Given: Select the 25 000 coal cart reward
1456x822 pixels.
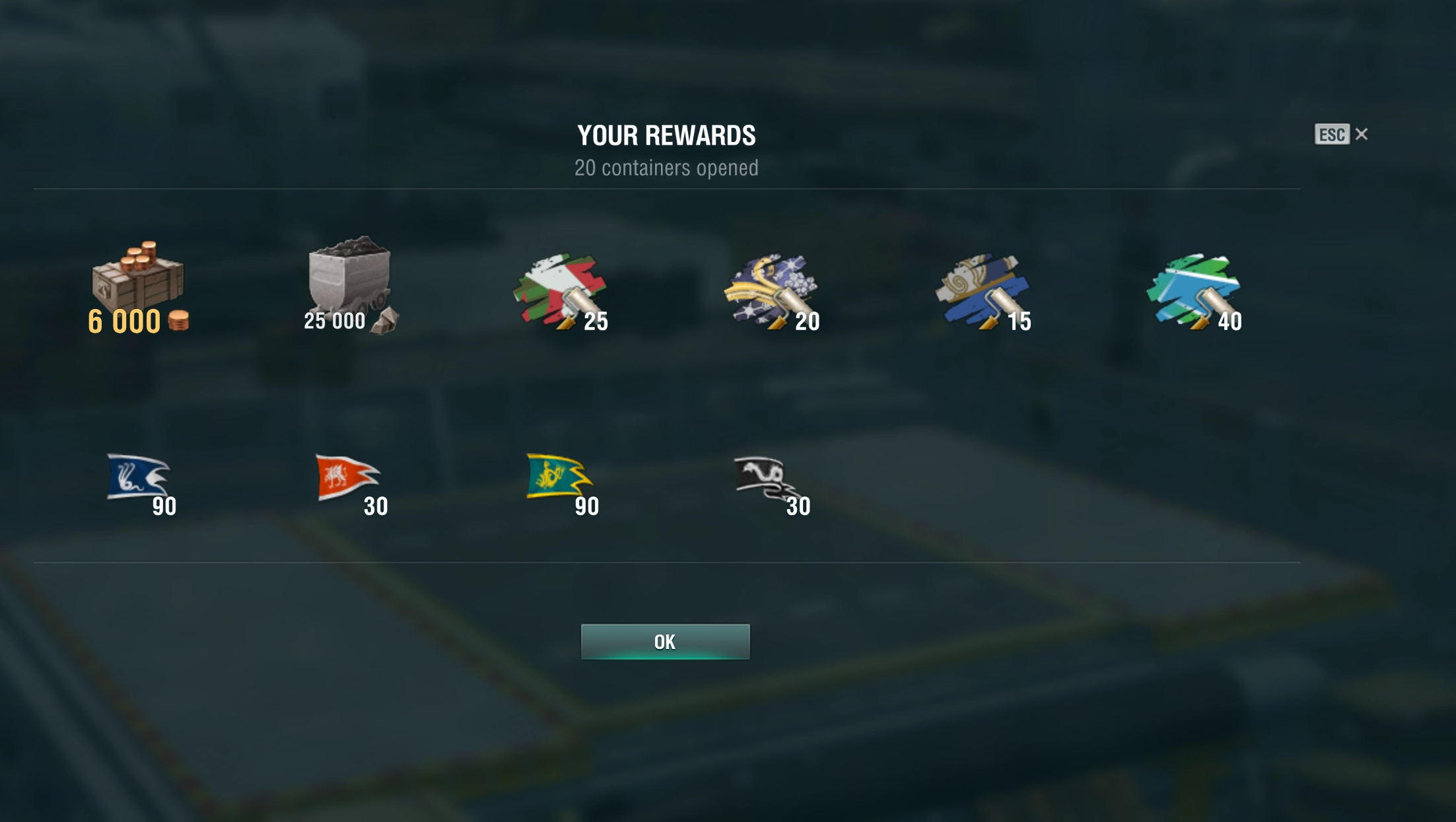Looking at the screenshot, I should click(x=350, y=283).
